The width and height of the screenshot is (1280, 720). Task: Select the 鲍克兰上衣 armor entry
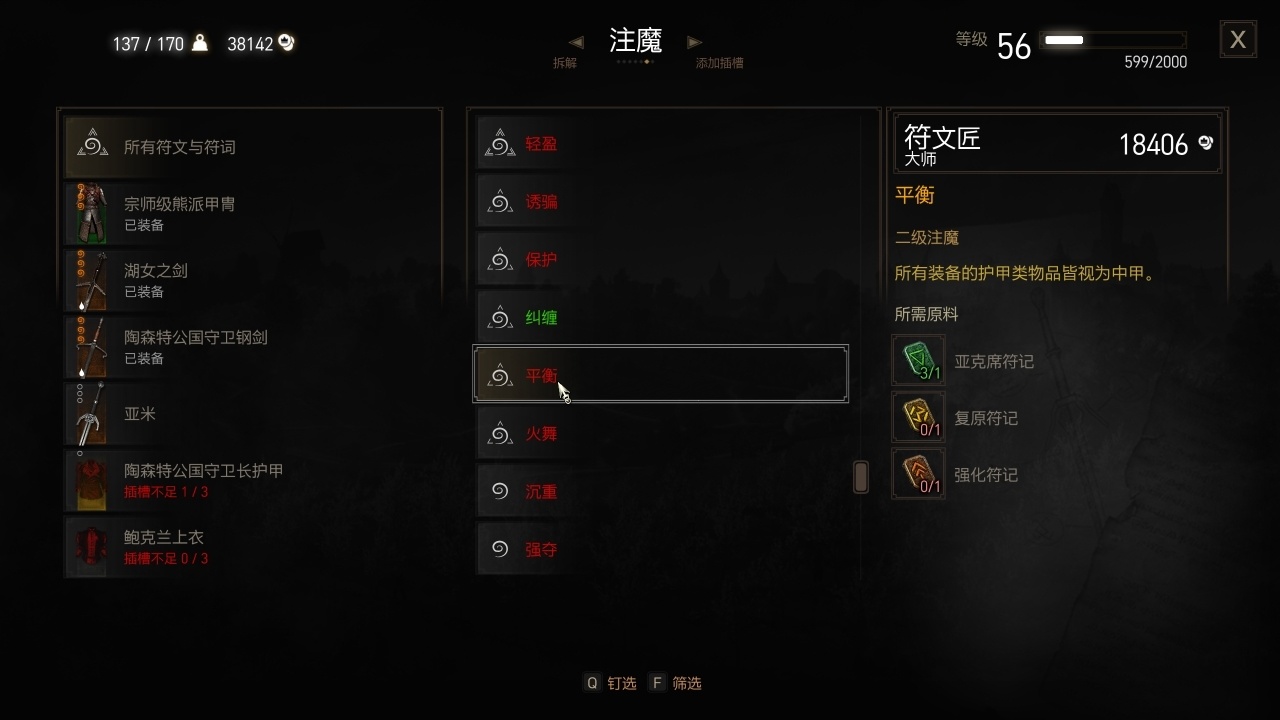250,548
